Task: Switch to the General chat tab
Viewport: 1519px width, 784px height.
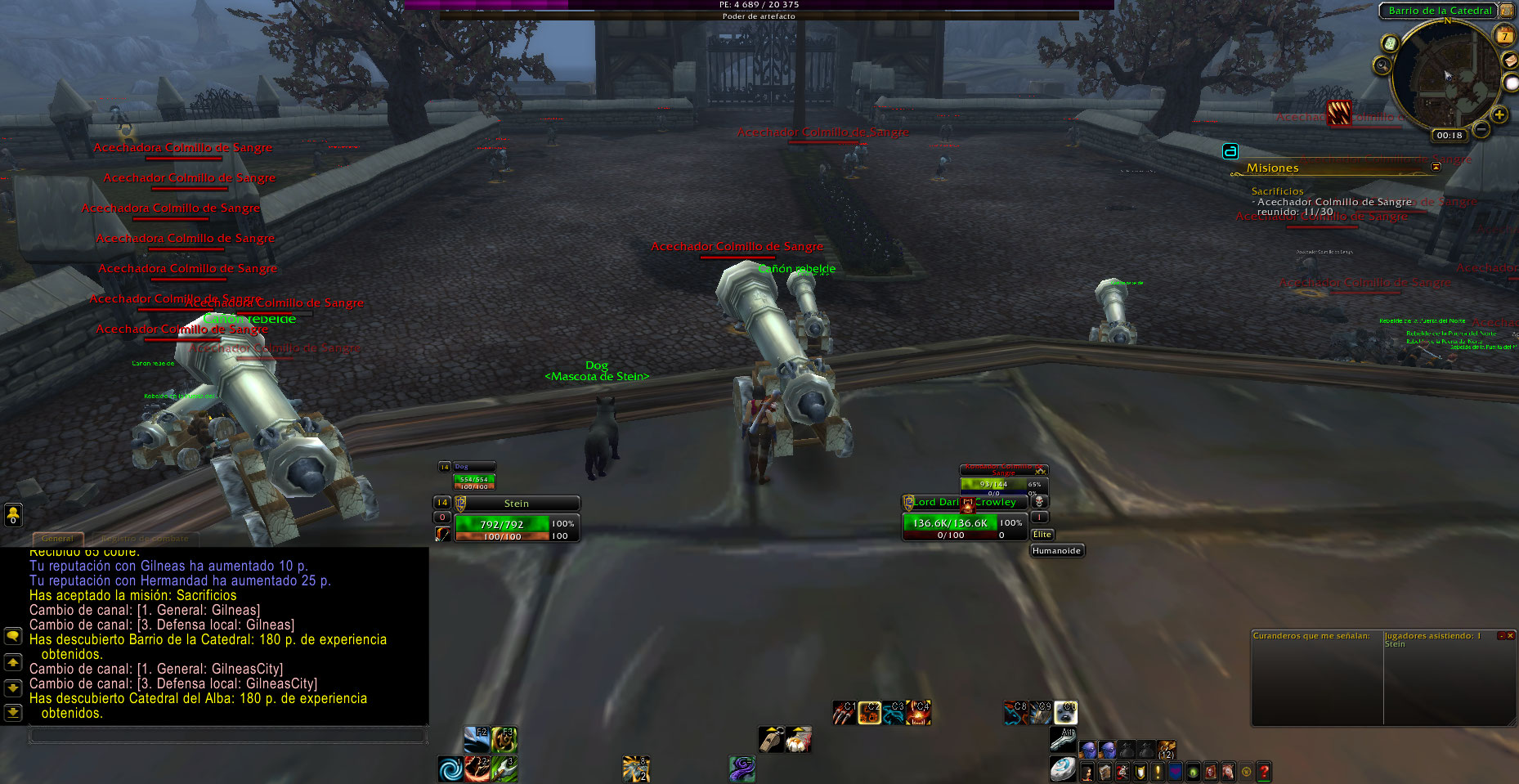Action: coord(57,539)
